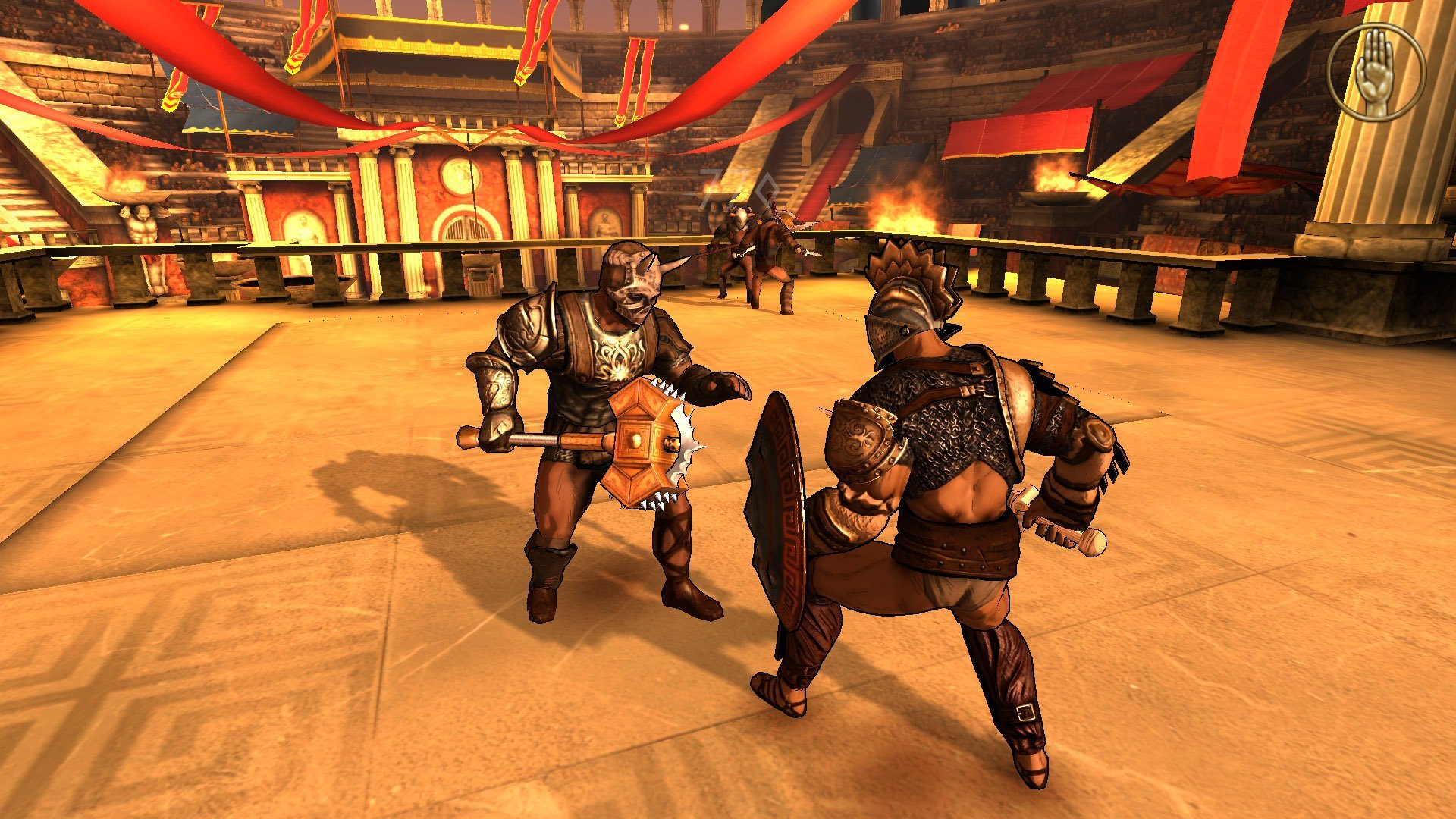Tap the raised hand pause icon
Image resolution: width=1456 pixels, height=819 pixels.
click(1376, 72)
